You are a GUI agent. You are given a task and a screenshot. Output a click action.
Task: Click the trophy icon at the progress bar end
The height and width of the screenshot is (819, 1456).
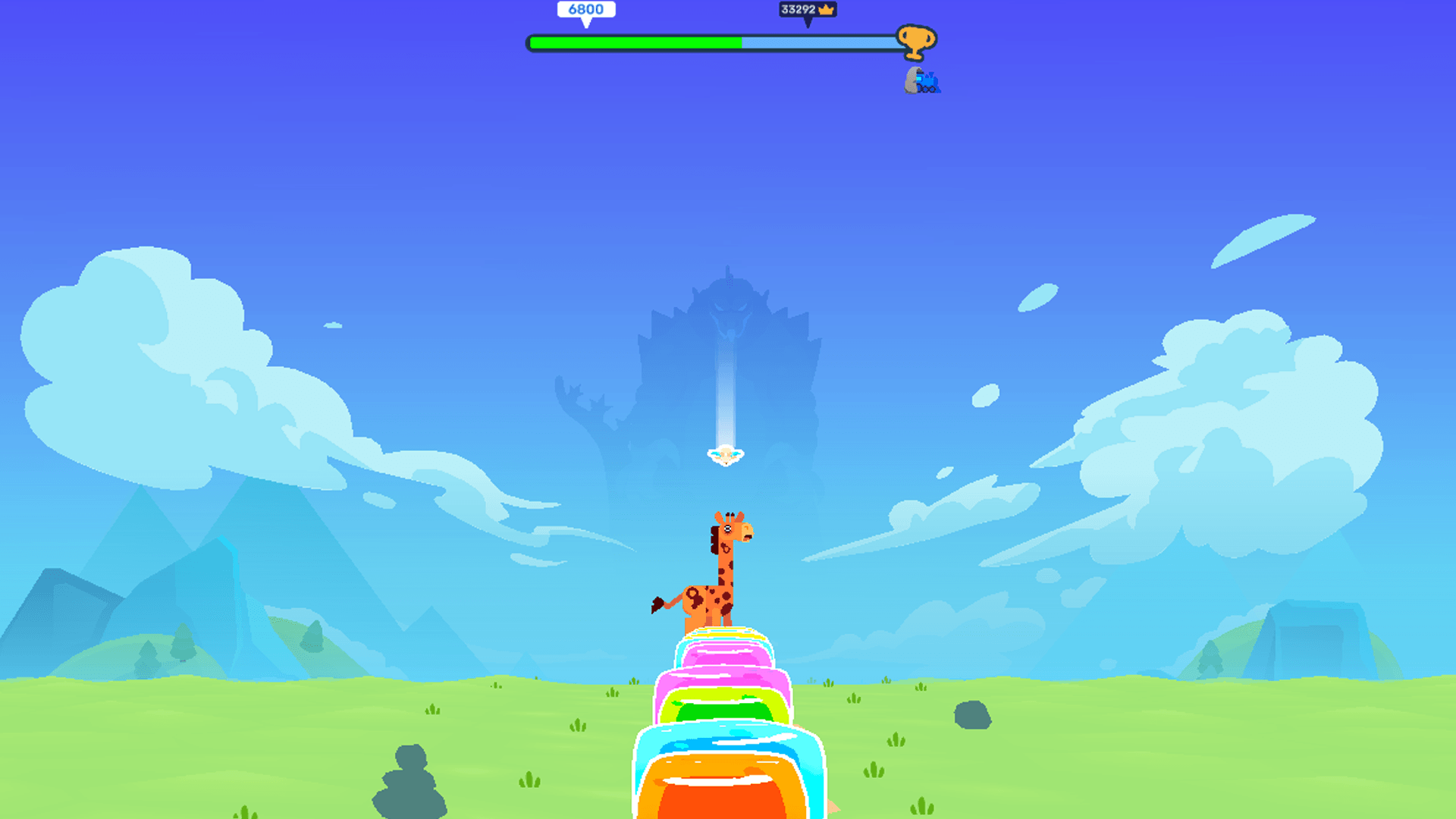tap(915, 42)
